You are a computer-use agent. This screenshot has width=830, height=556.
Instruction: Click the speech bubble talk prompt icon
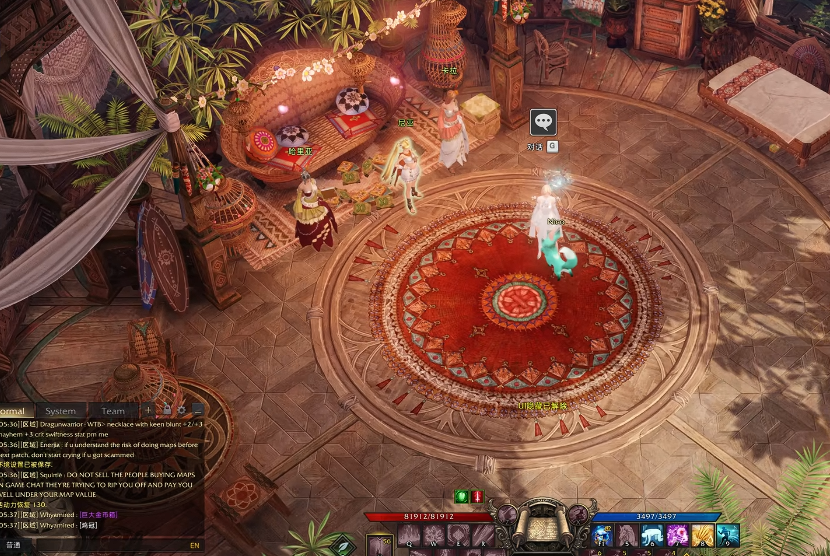pyautogui.click(x=543, y=122)
